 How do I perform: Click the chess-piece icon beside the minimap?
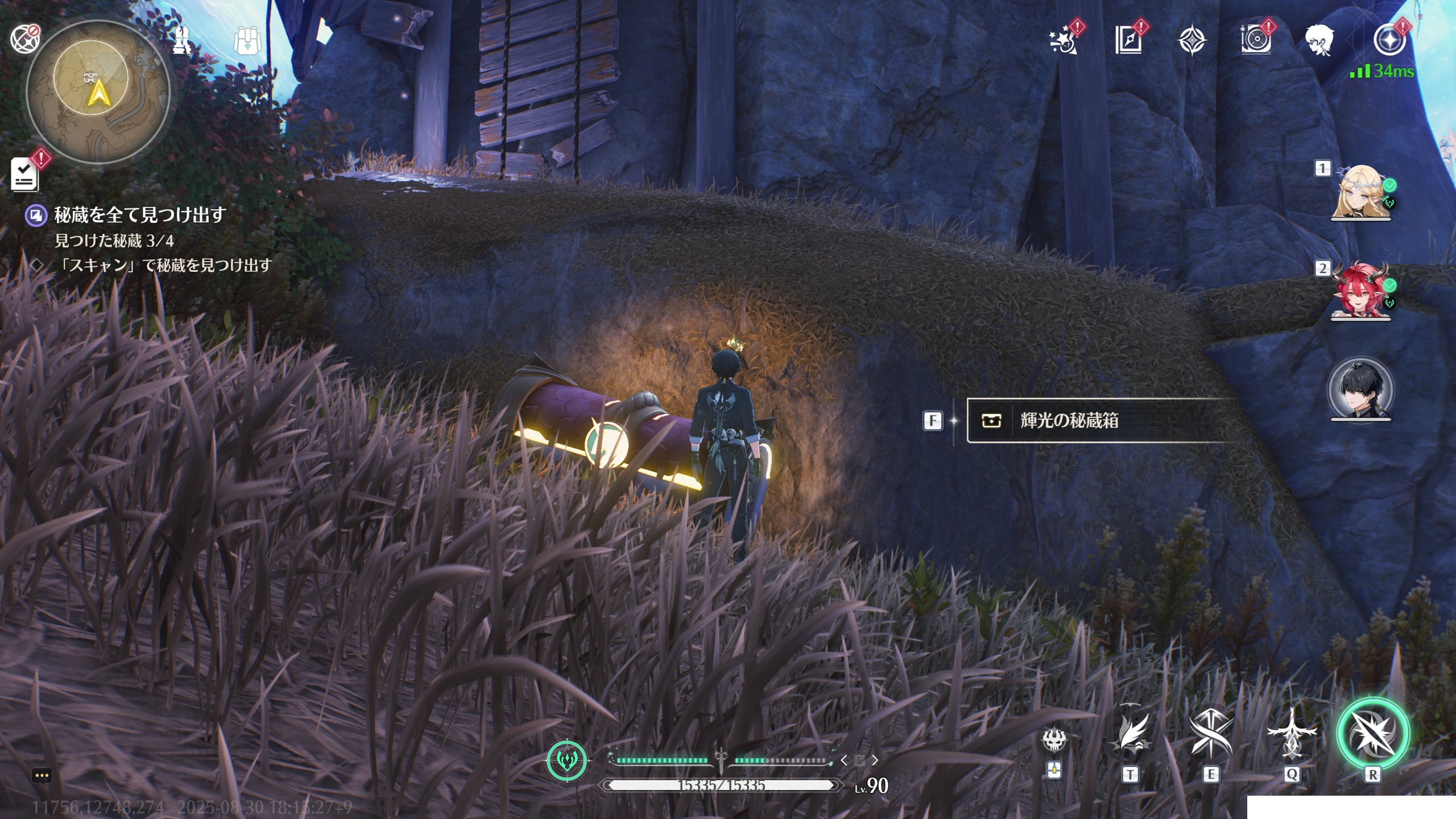coord(182,41)
